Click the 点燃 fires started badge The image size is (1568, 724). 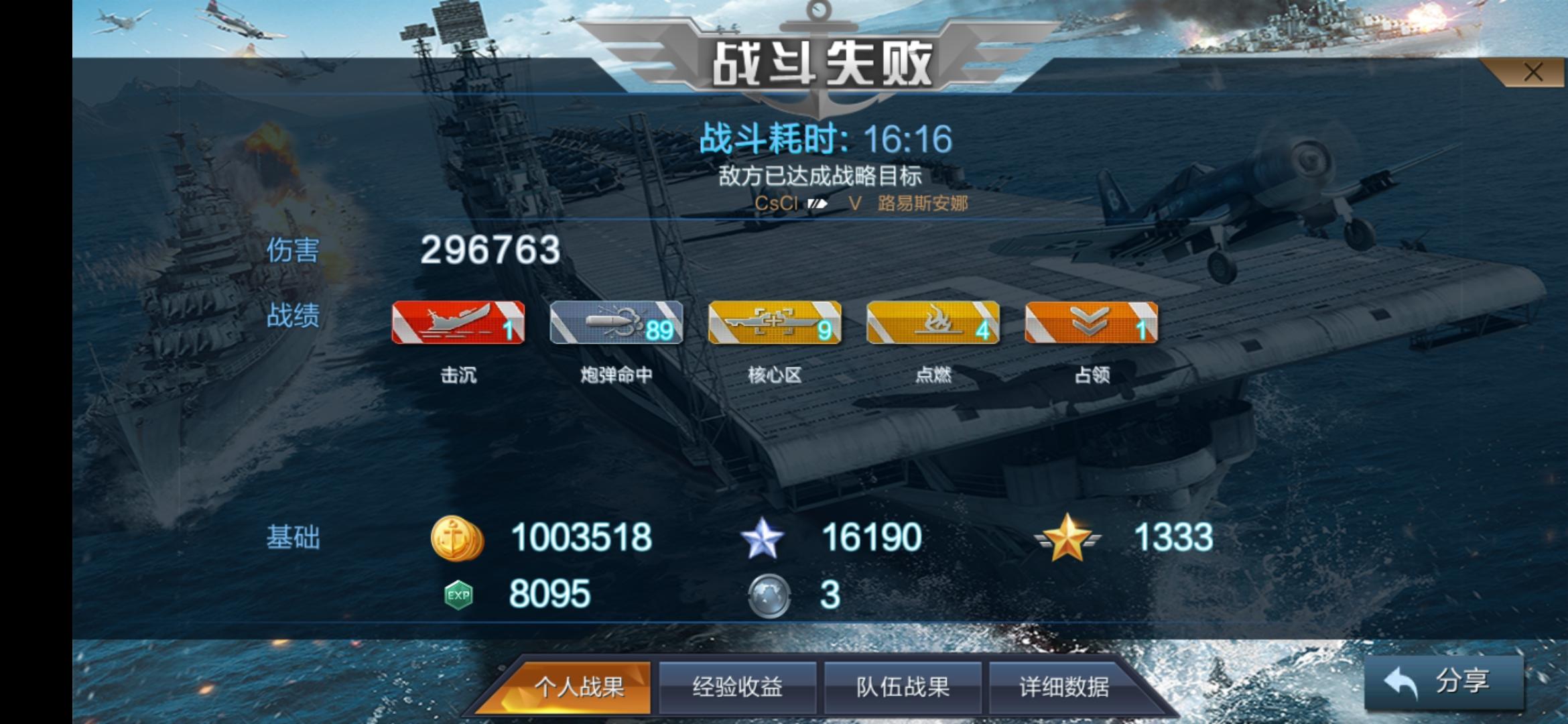931,324
